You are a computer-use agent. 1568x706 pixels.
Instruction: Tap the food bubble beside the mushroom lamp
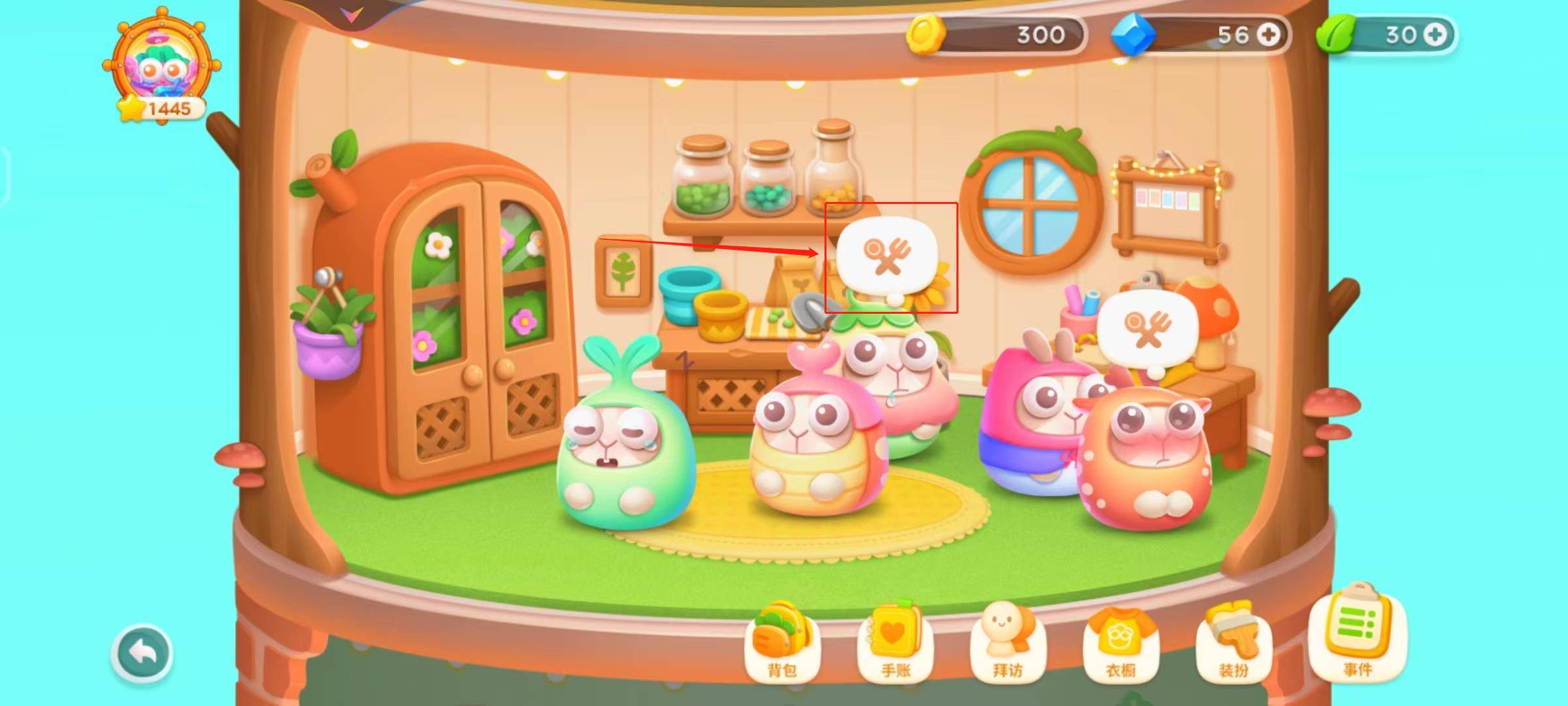click(x=1147, y=330)
